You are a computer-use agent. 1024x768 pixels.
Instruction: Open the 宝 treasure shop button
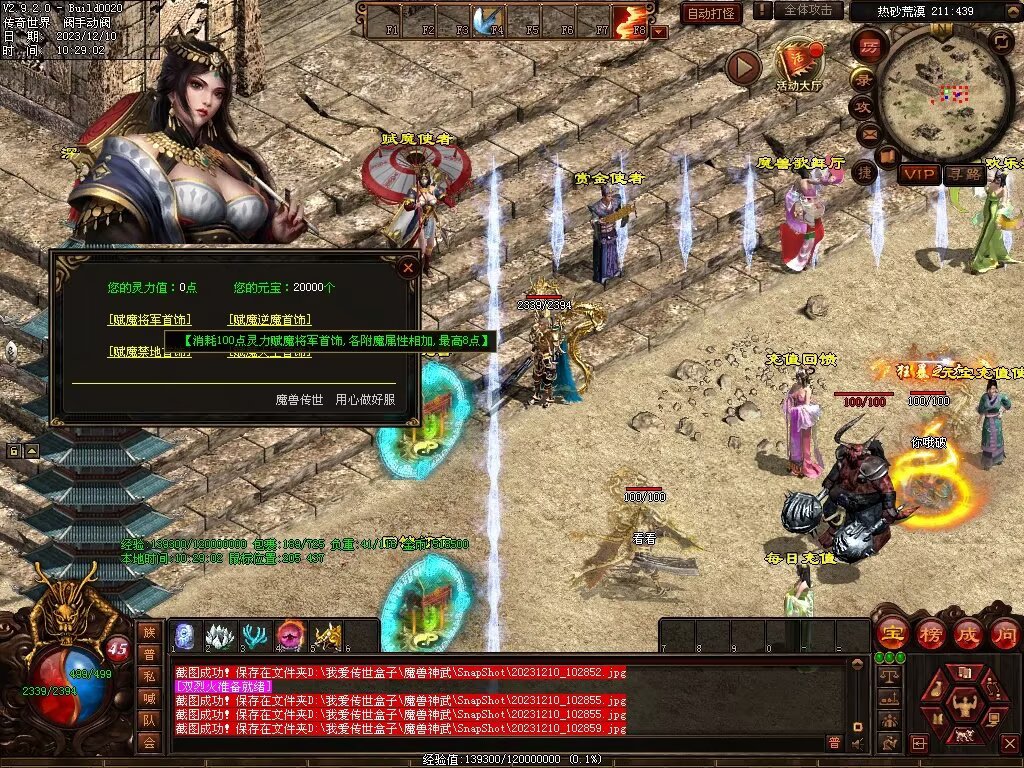pyautogui.click(x=892, y=633)
